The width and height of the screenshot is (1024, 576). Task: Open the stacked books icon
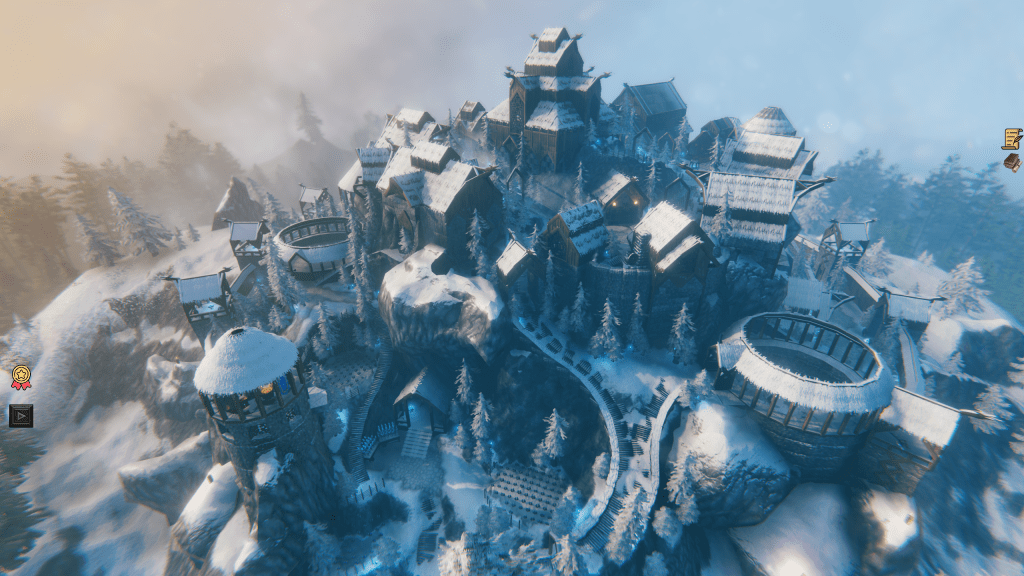[1012, 162]
